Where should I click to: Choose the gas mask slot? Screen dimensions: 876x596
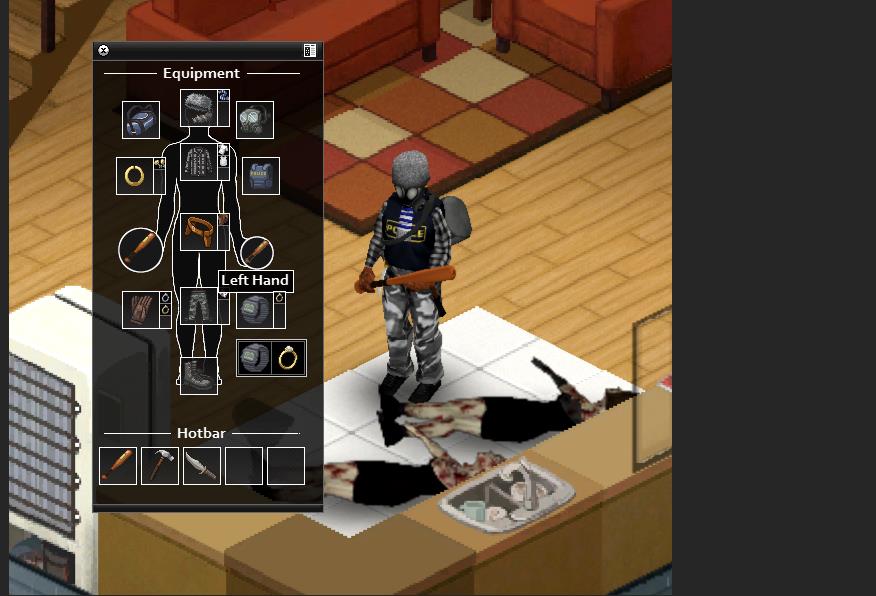pyautogui.click(x=255, y=120)
